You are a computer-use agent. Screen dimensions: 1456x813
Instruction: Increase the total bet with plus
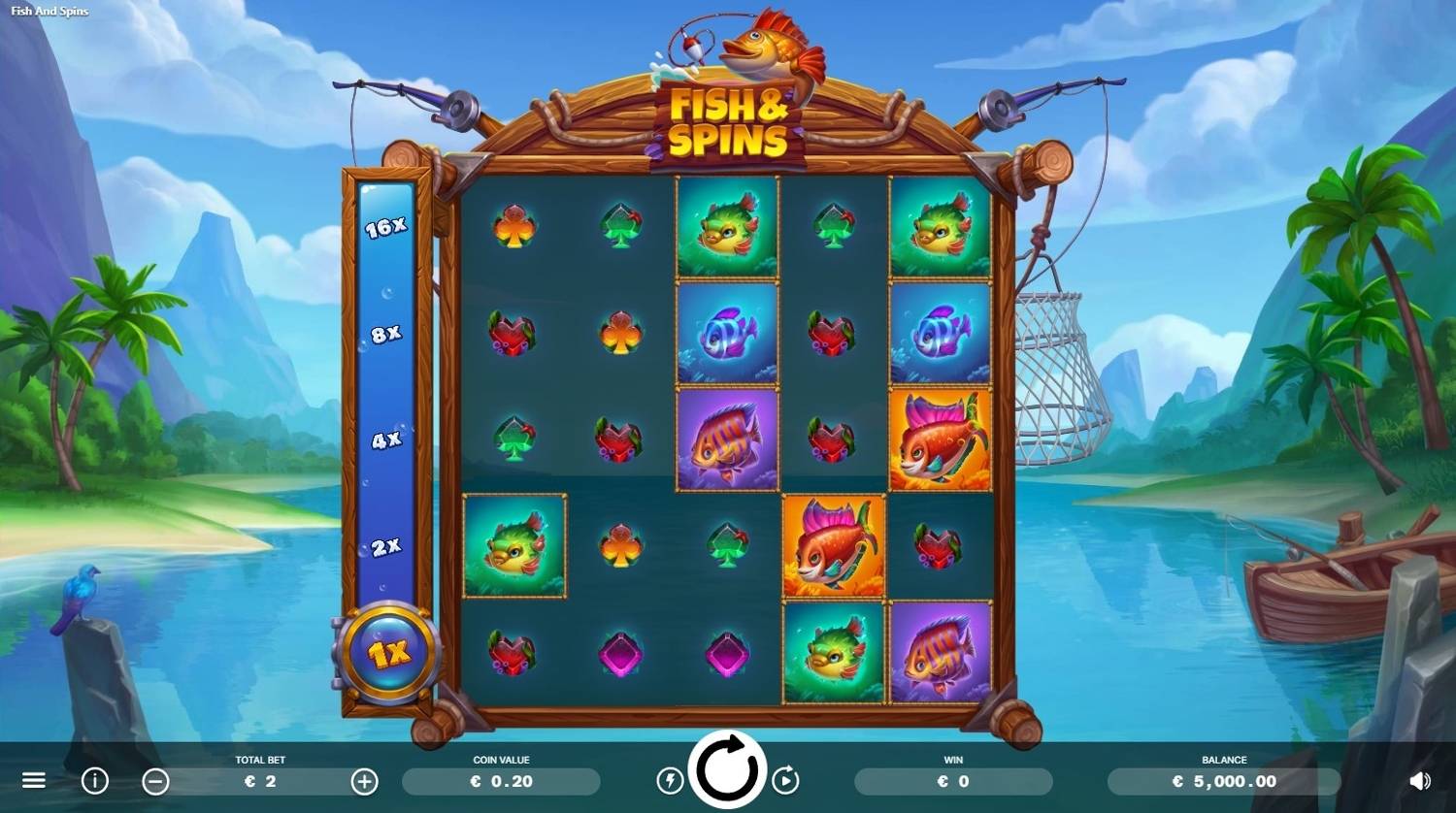tap(364, 780)
